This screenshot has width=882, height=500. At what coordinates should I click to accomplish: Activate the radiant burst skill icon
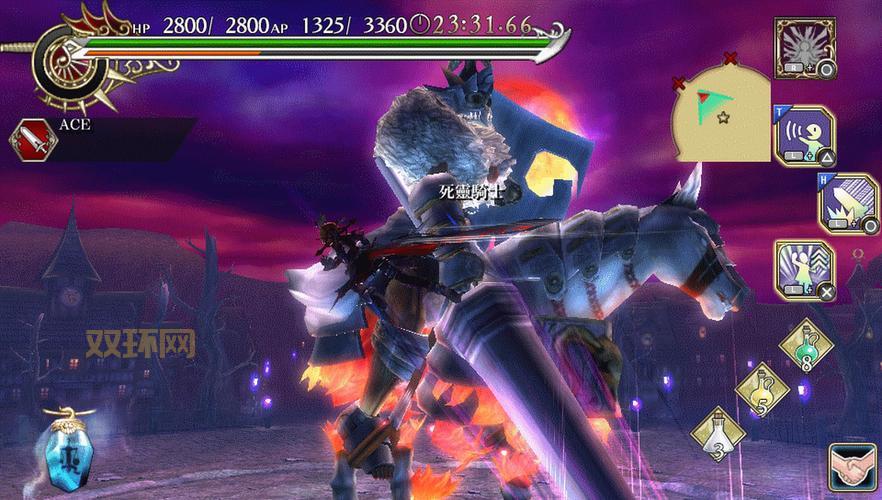point(805,47)
